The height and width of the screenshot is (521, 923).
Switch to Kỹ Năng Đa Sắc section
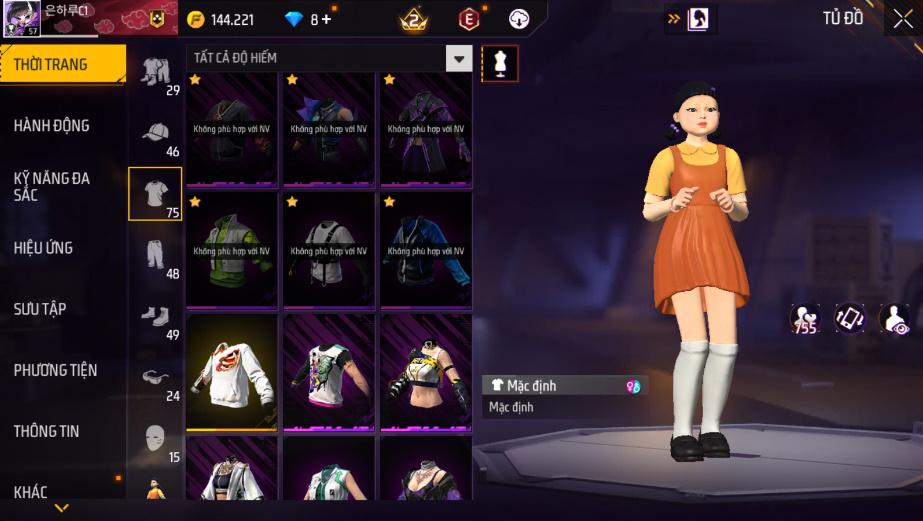(x=52, y=186)
